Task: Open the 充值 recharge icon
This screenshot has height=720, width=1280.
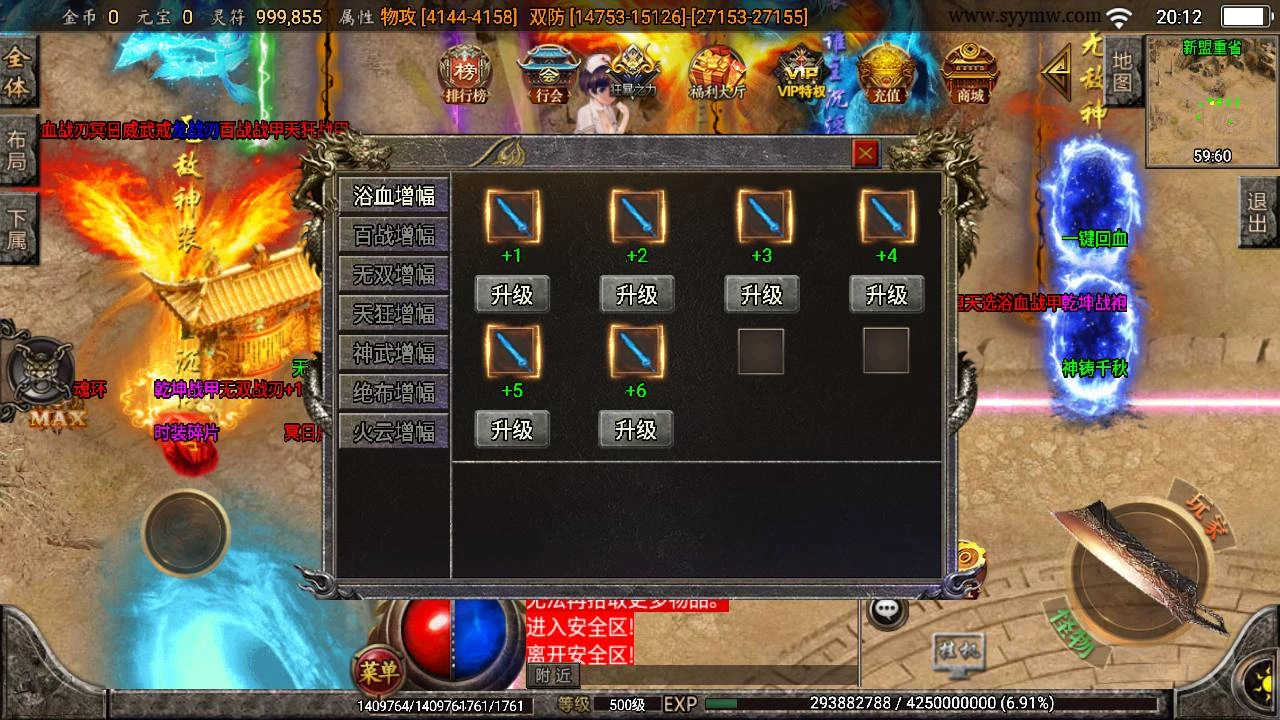Action: (x=886, y=74)
